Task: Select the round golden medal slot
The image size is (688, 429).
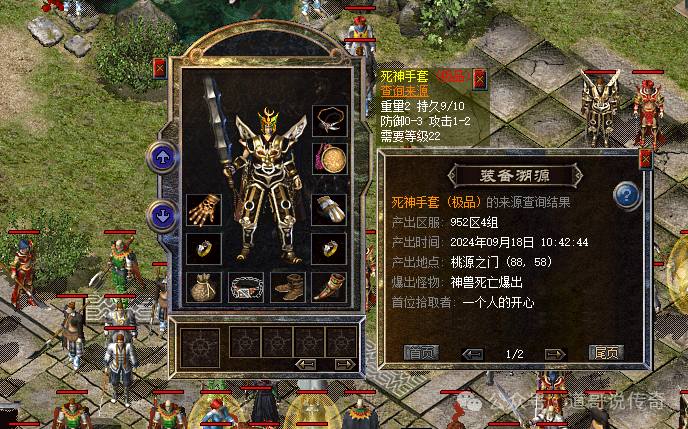Action: (x=329, y=158)
